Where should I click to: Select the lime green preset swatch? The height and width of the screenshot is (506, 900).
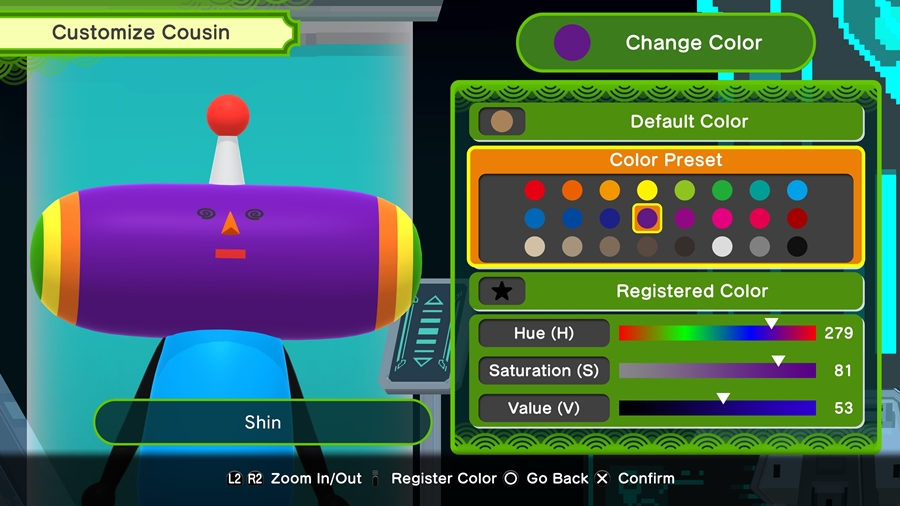(685, 190)
